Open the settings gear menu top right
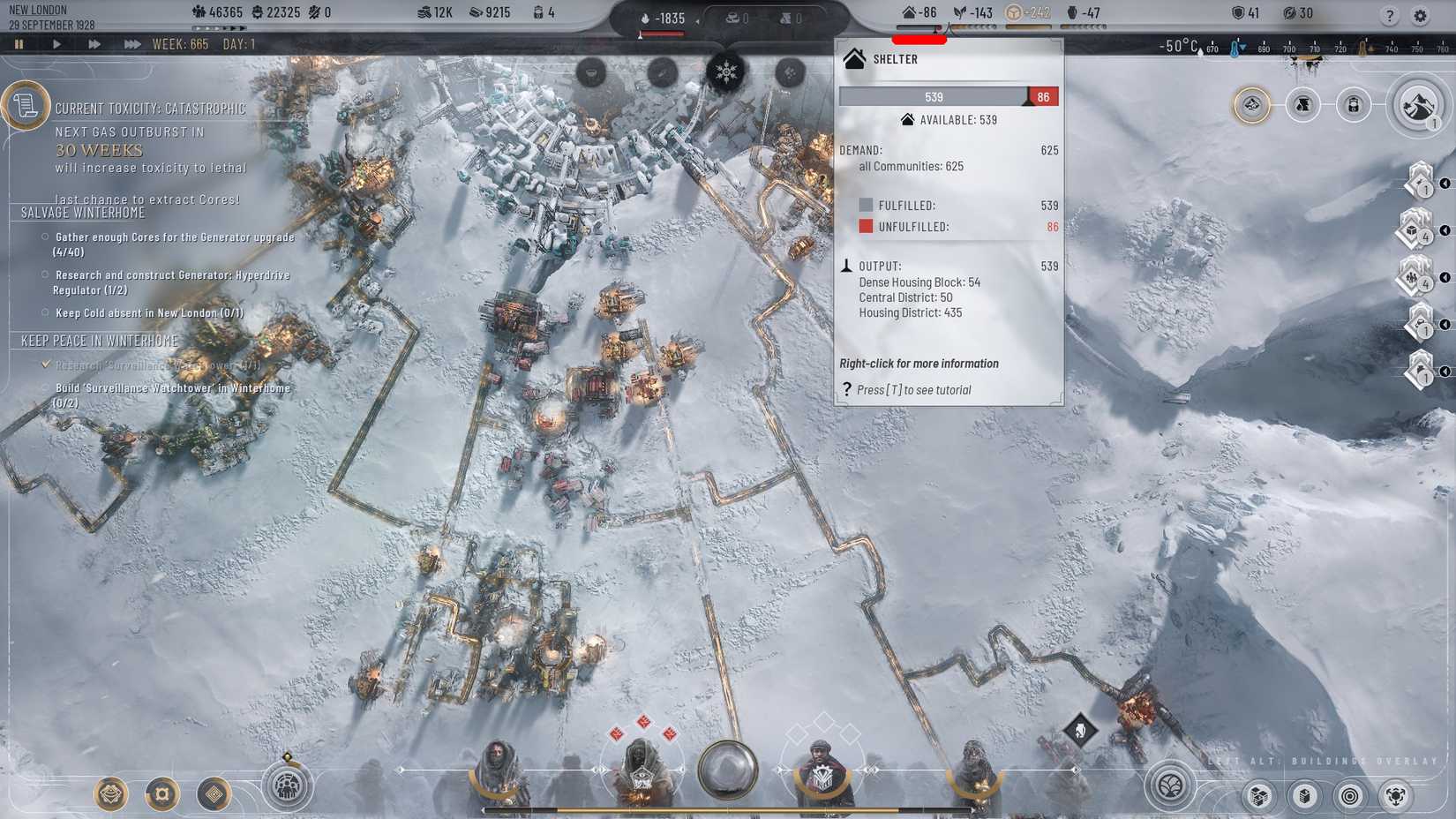1456x819 pixels. [1421, 14]
